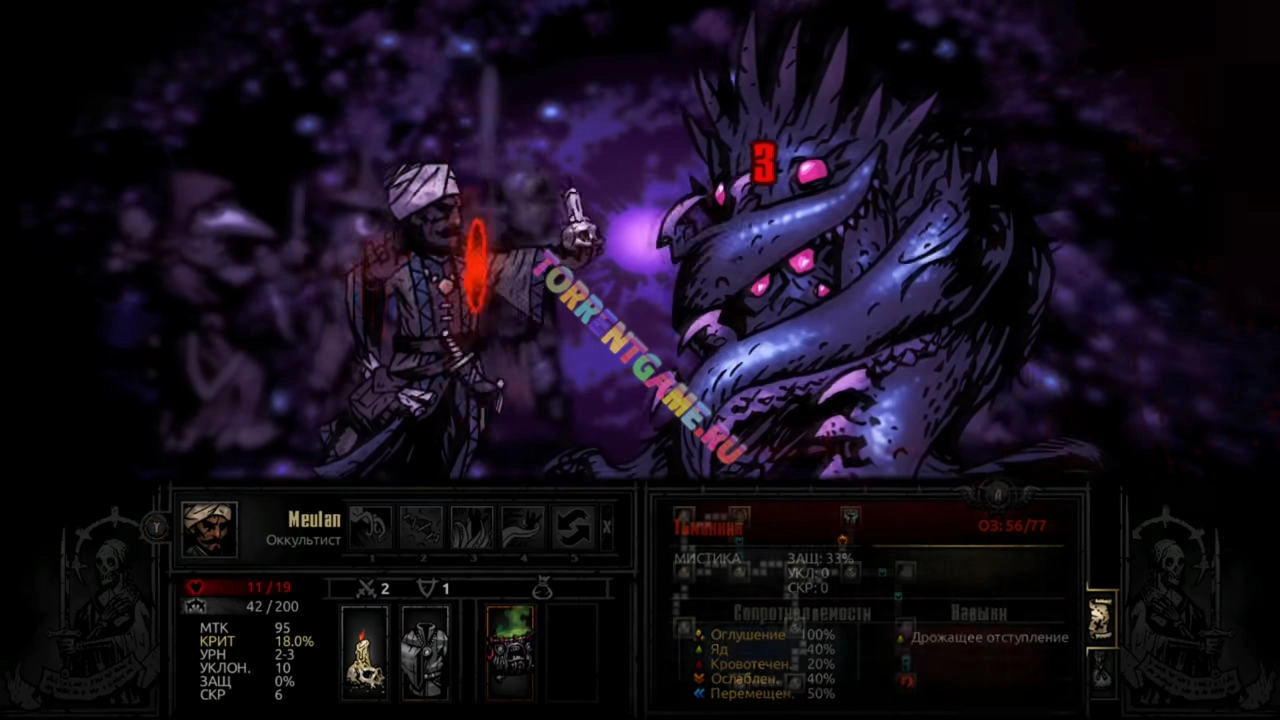The image size is (1280, 720).
Task: Select Meulan's hero portrait
Action: [209, 529]
